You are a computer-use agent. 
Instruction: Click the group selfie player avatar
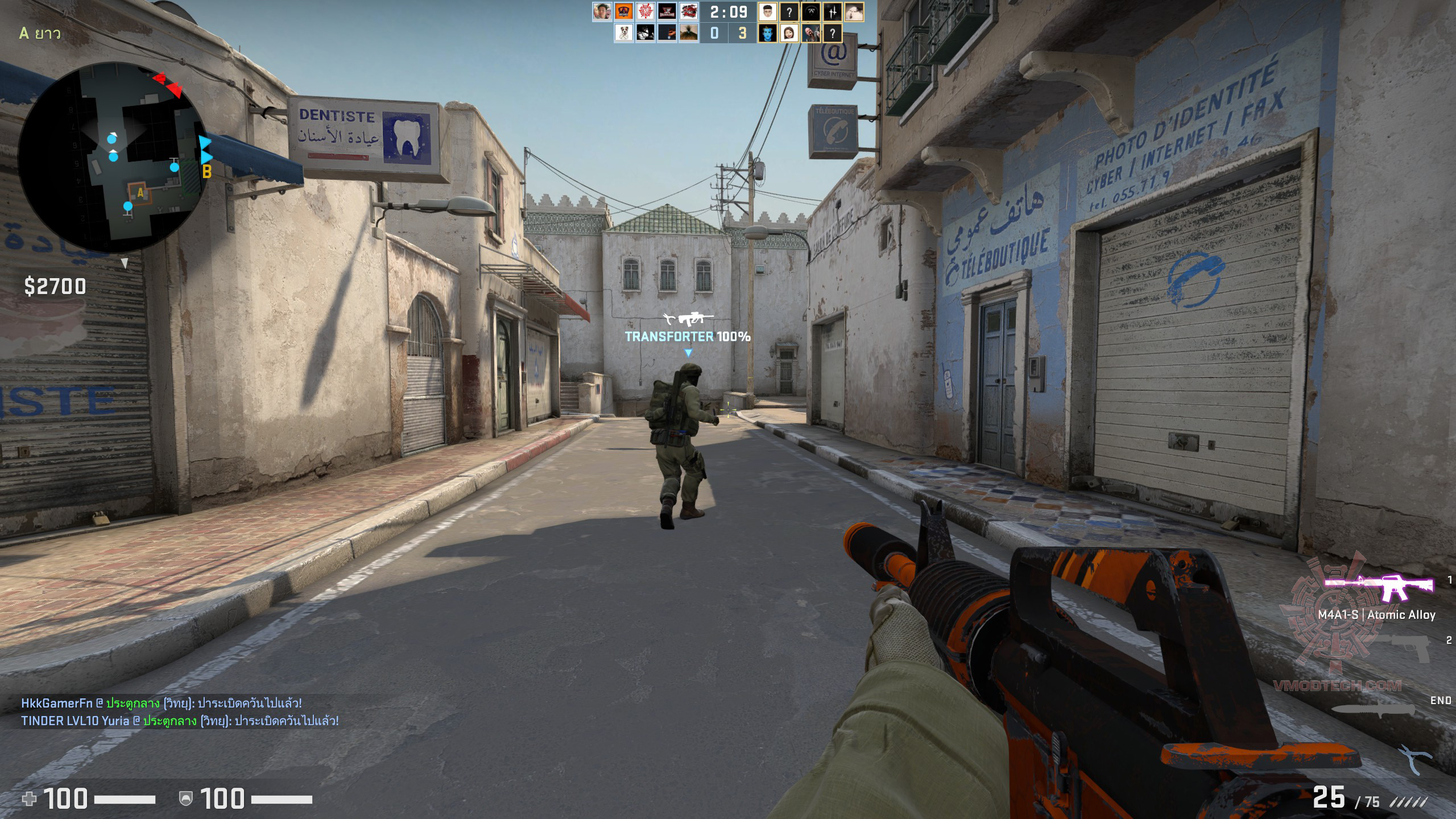[x=602, y=11]
